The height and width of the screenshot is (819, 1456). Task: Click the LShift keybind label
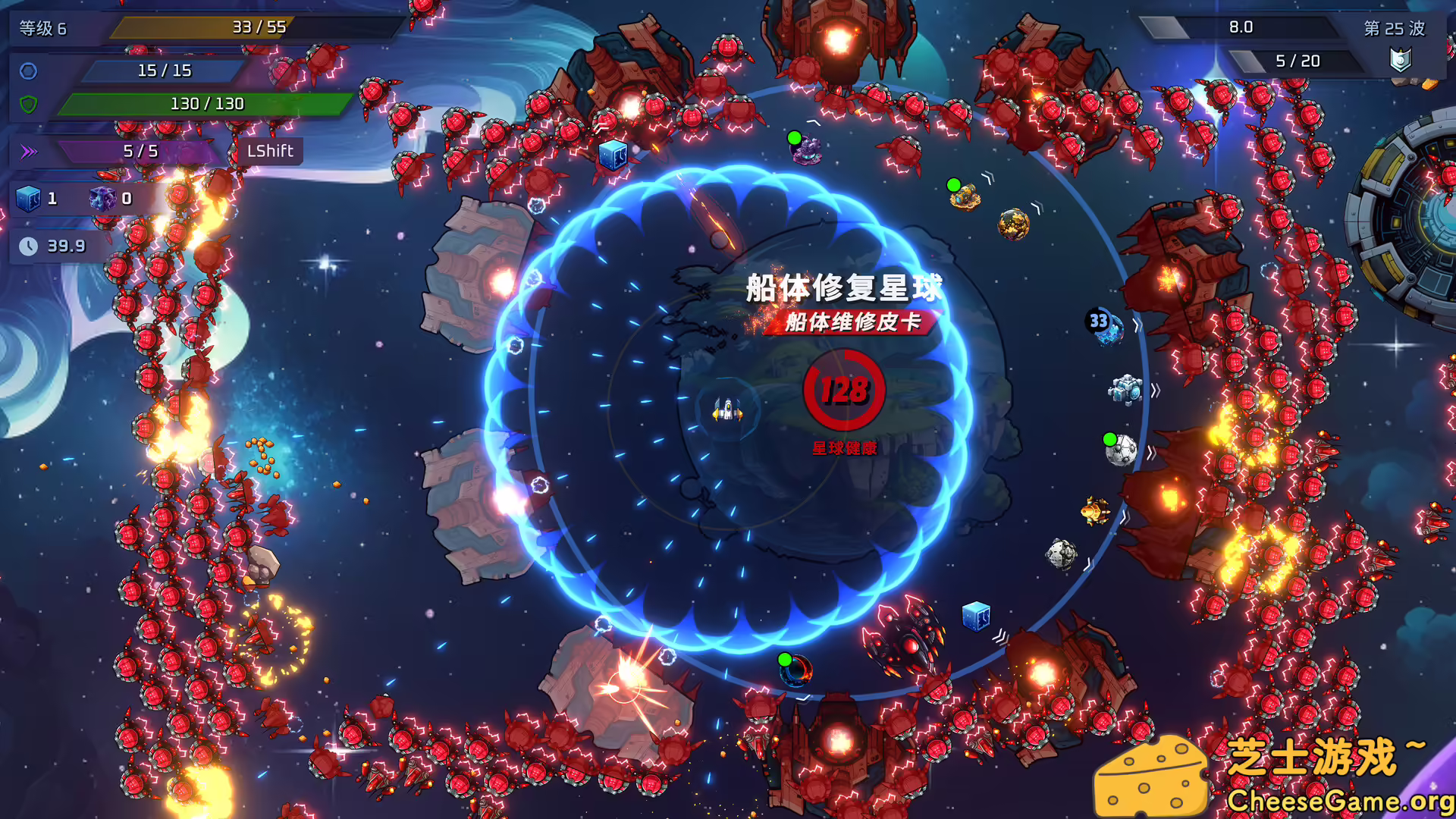pos(270,151)
